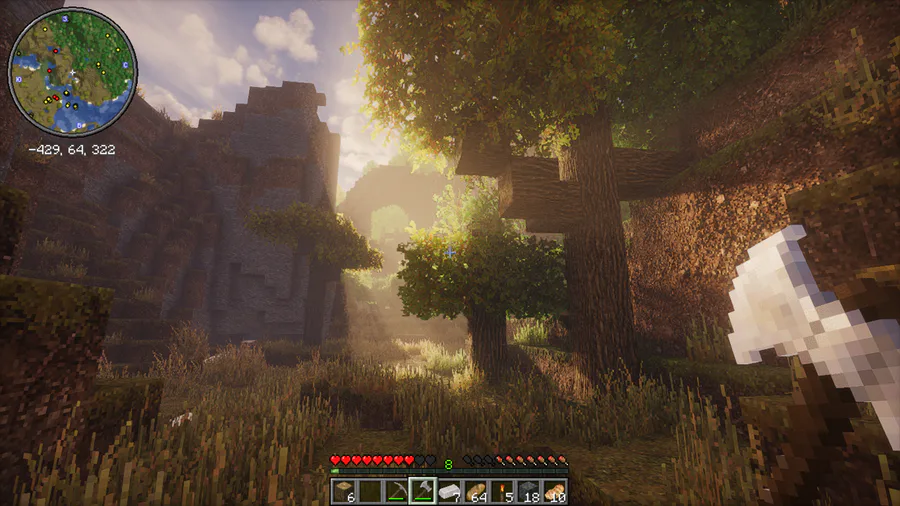Viewport: 900px width, 506px height.
Task: Select the hotbar block stack of 6
Action: [x=344, y=490]
